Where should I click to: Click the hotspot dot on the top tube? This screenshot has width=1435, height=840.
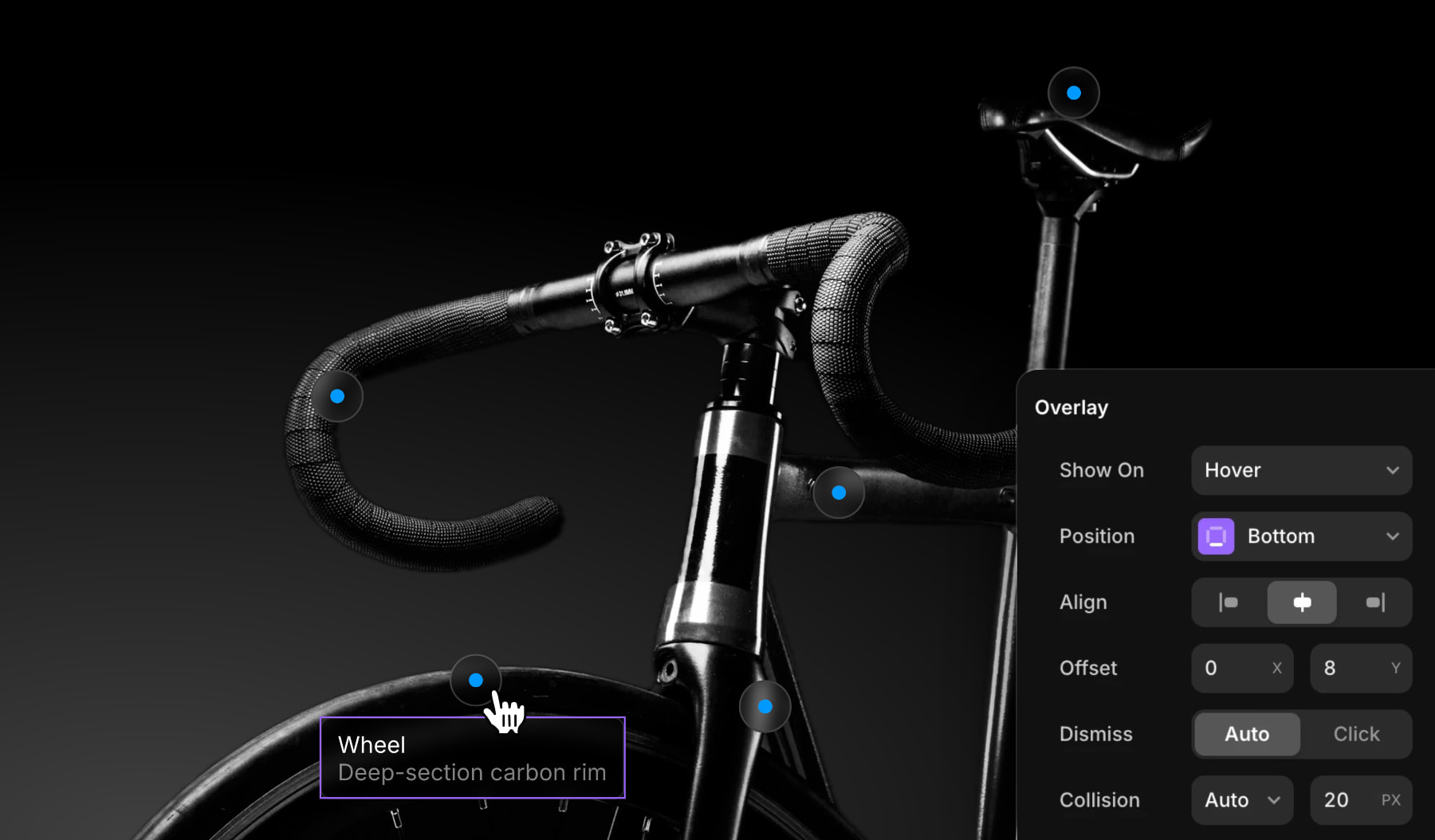pos(839,493)
